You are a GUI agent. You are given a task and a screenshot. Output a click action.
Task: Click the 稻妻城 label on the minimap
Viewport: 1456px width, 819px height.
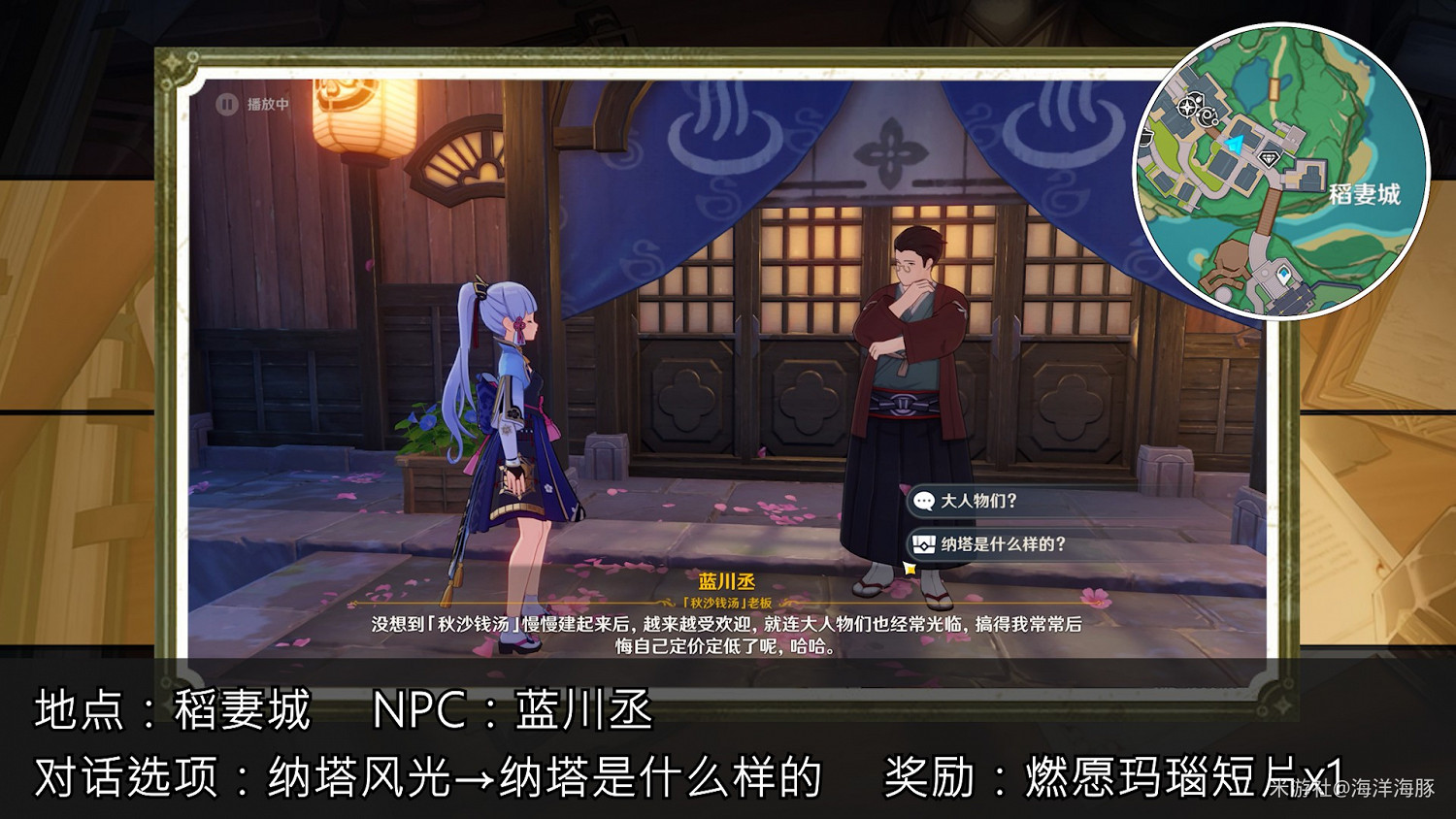coord(1365,194)
